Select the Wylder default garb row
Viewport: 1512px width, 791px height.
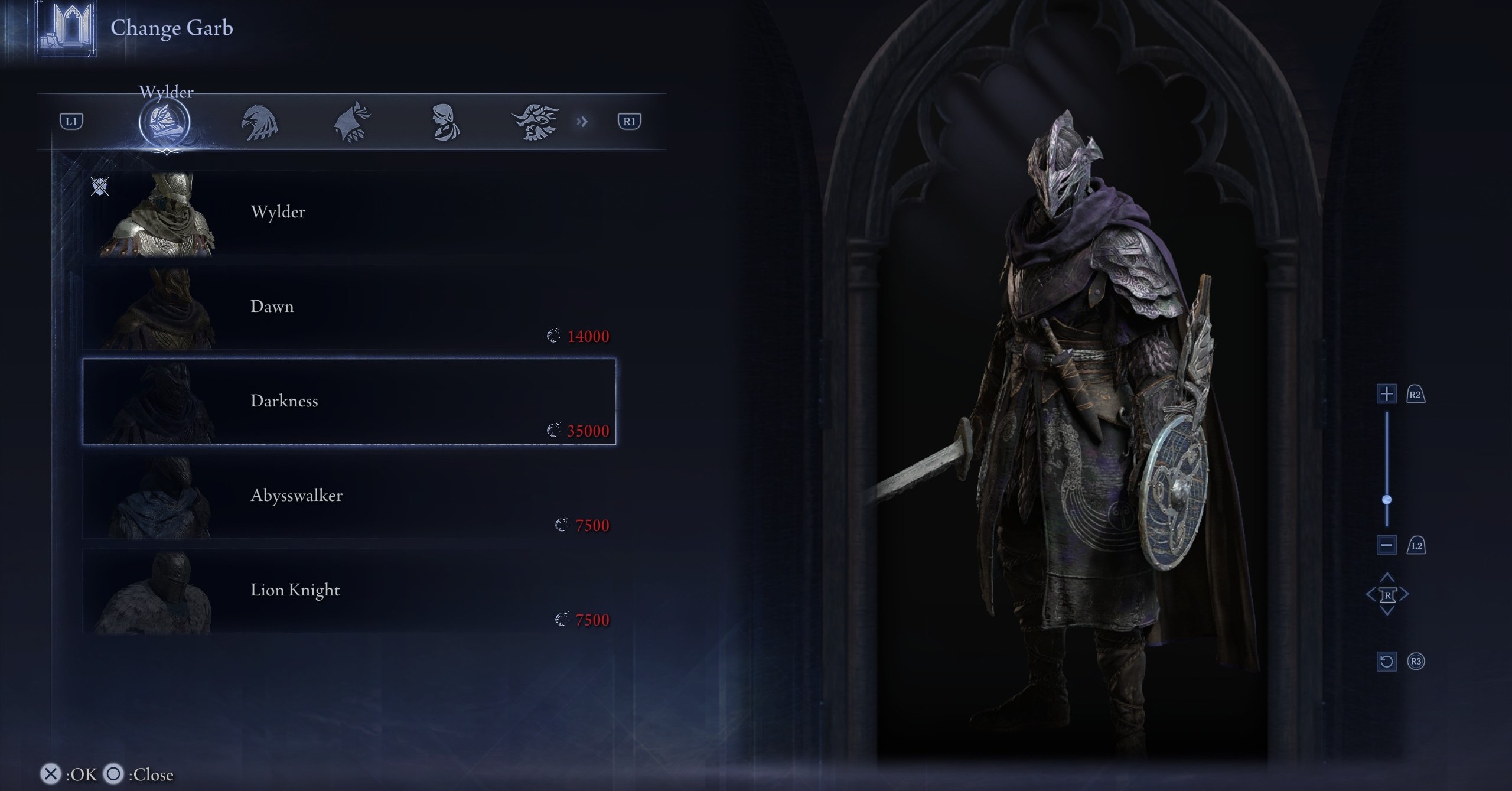348,213
